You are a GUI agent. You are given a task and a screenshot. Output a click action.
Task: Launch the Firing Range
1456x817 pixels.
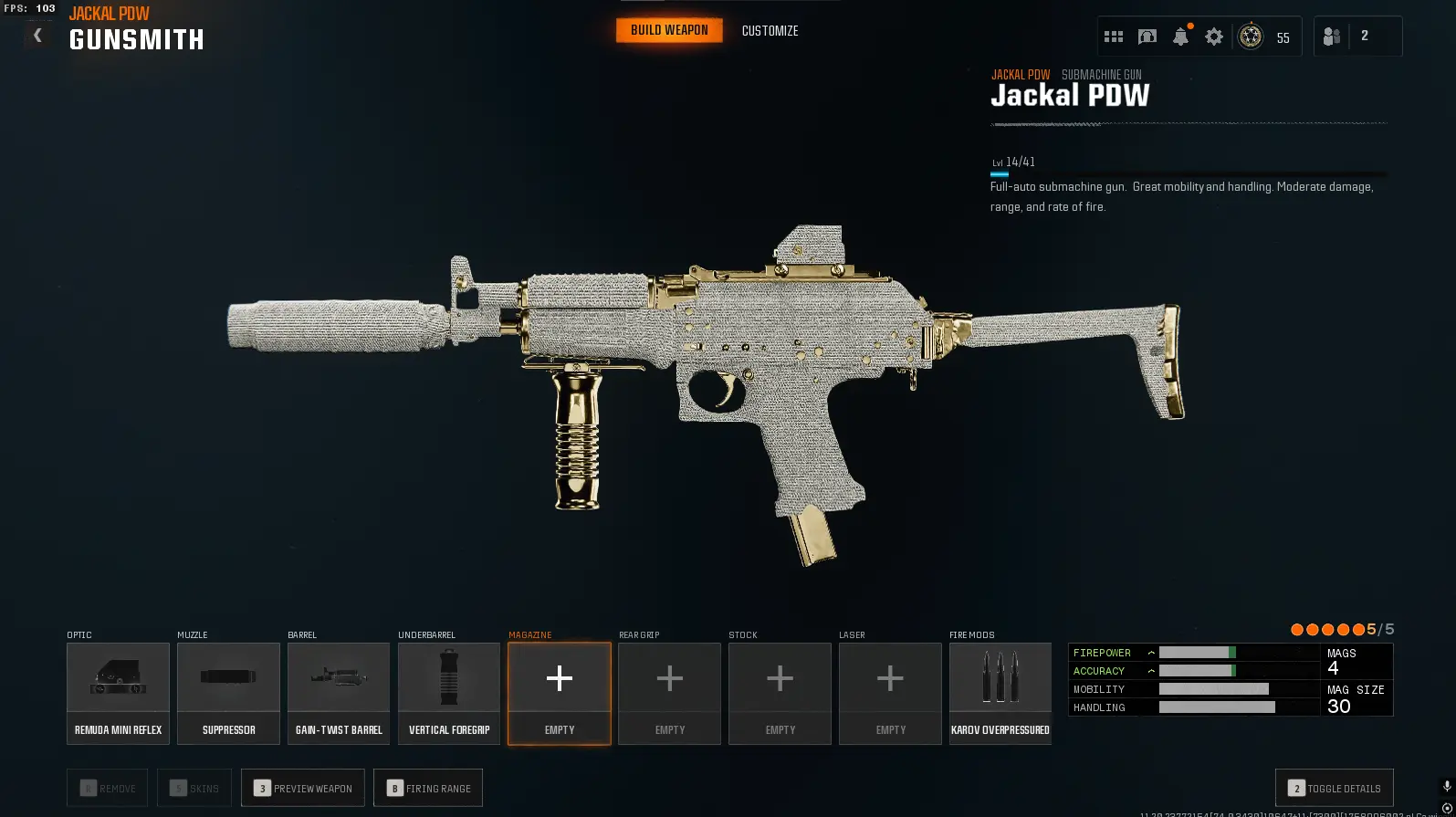tap(428, 788)
